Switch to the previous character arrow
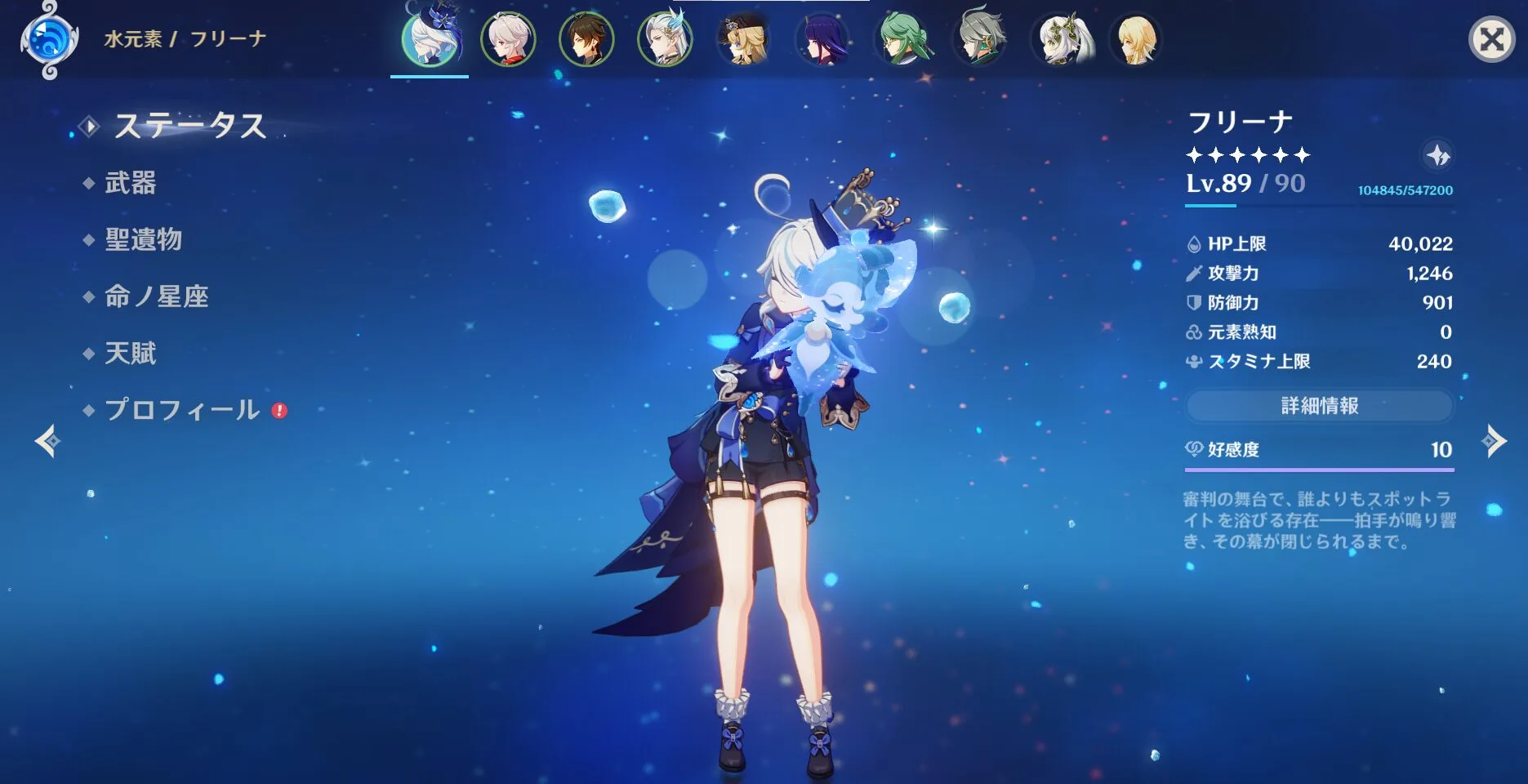This screenshot has width=1528, height=784. (47, 441)
